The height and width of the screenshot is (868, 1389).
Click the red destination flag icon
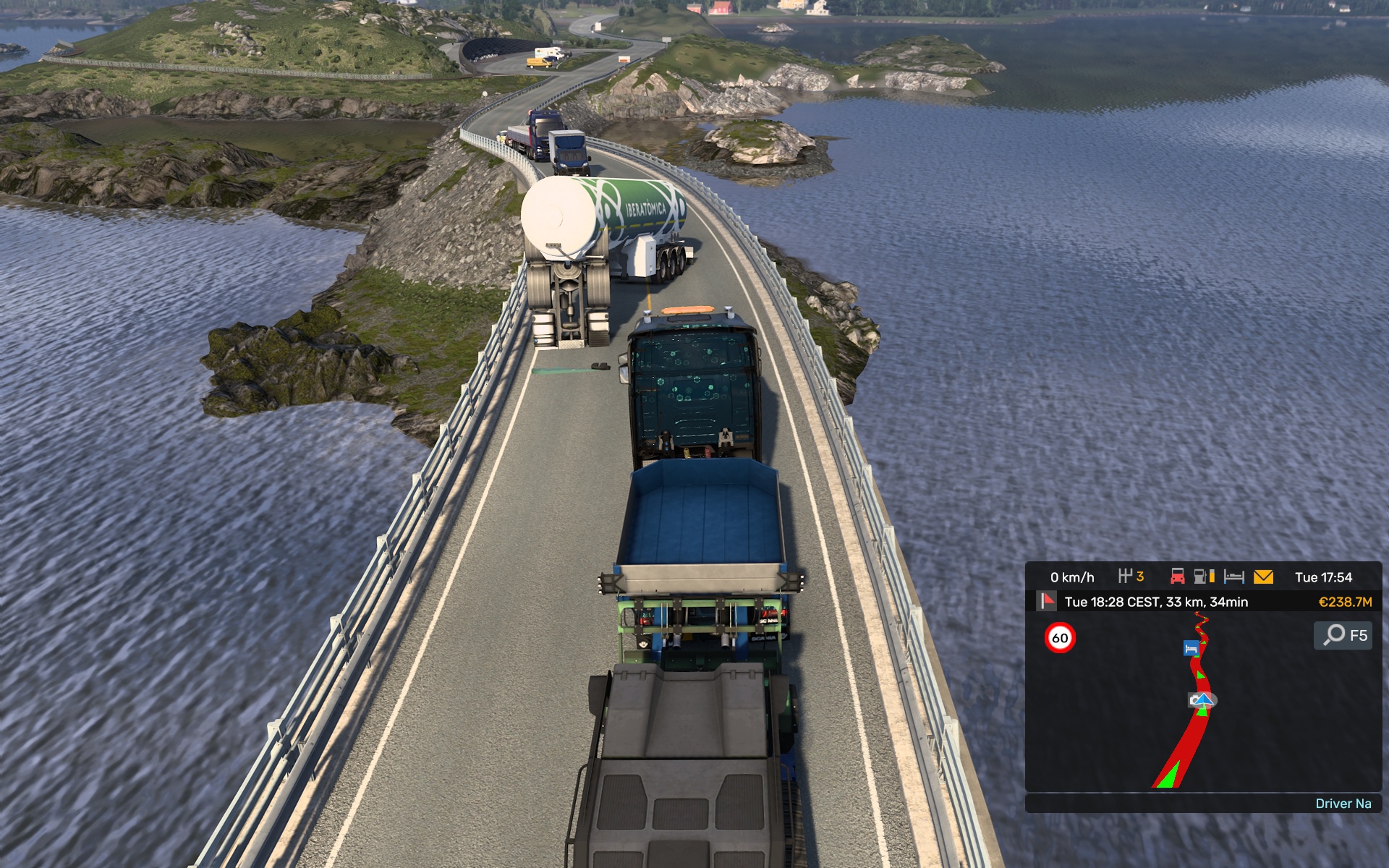(x=1046, y=601)
